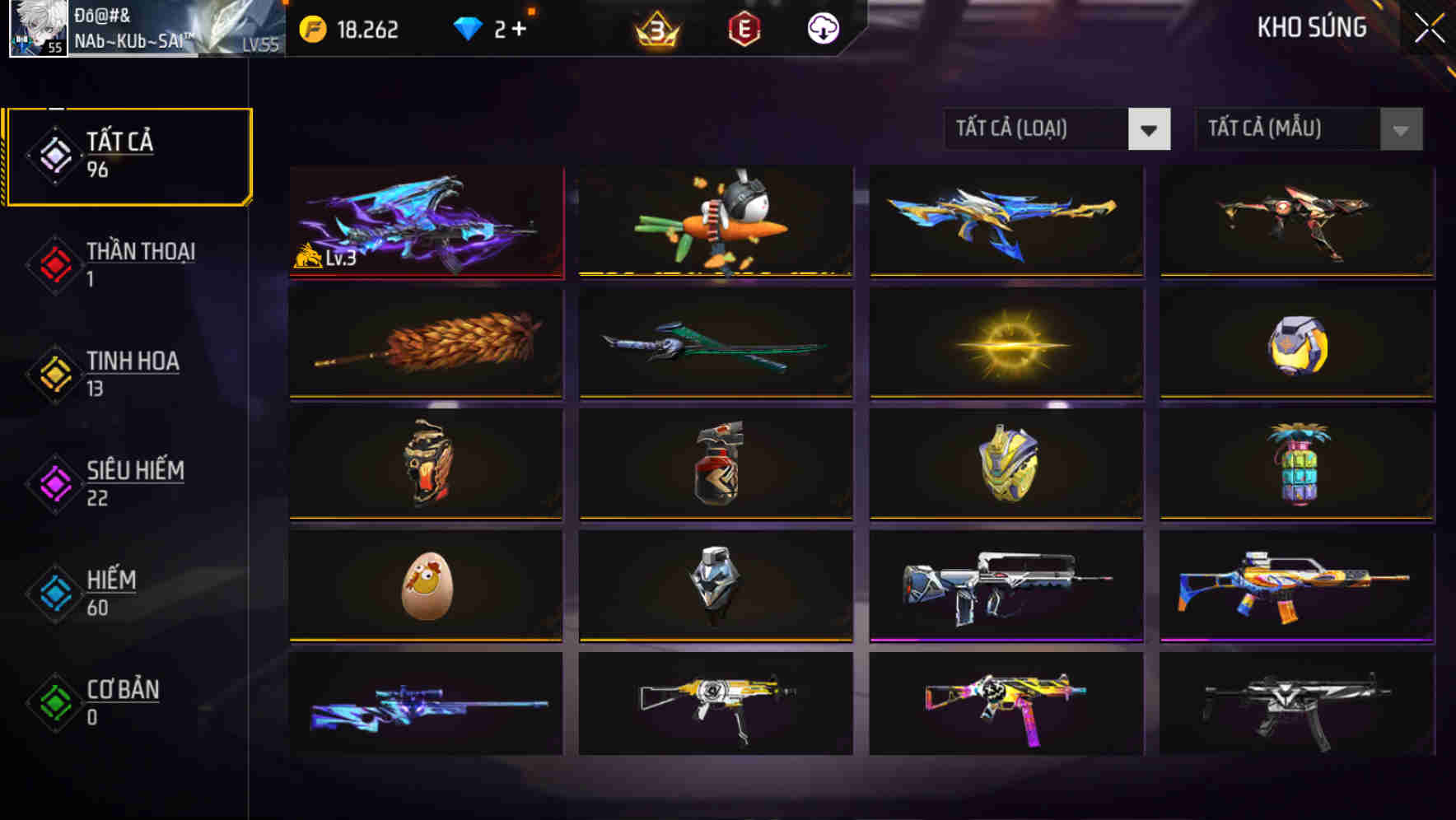
Task: Open the TẤT CẢ (LOẠI) dropdown
Action: (1038, 129)
